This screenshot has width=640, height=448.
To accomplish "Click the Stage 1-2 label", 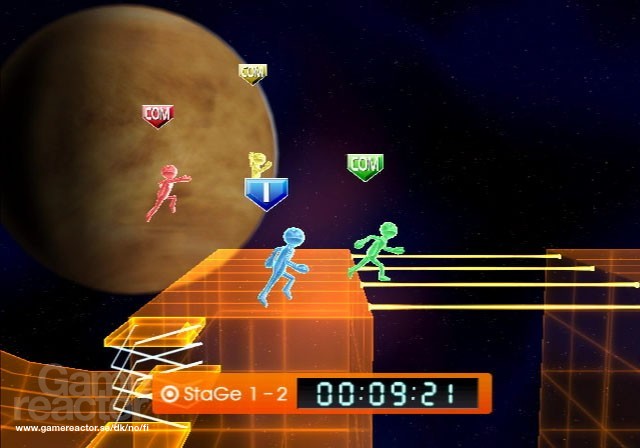I will [225, 393].
